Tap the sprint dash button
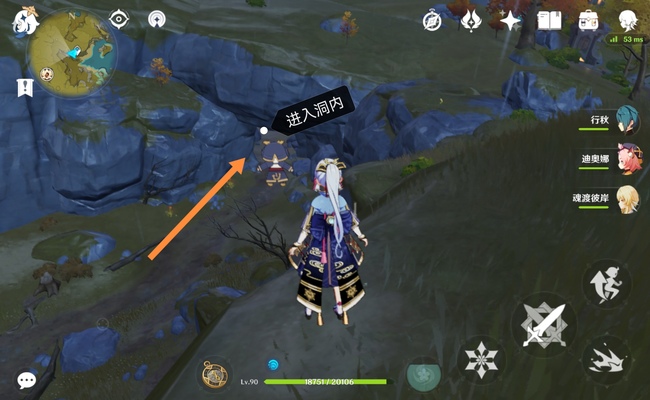This screenshot has width=650, height=400. [607, 358]
